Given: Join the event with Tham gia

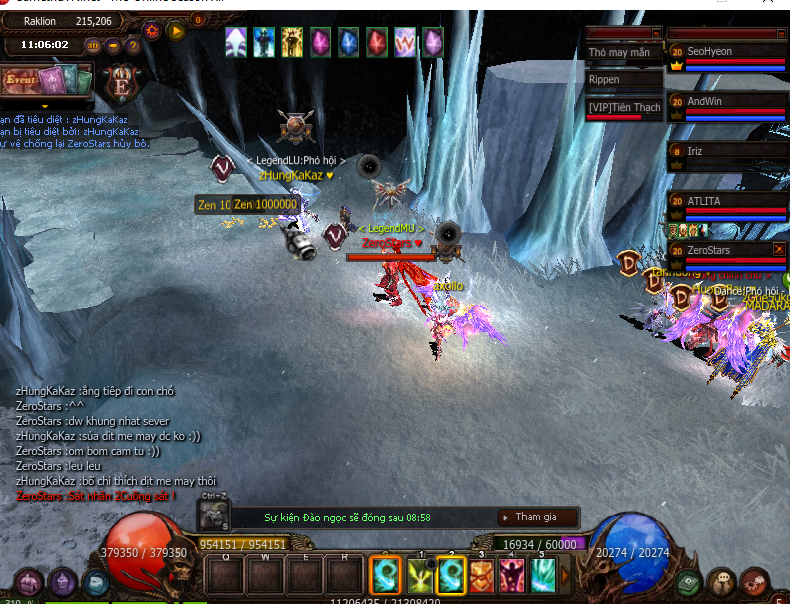Looking at the screenshot, I should tap(537, 517).
